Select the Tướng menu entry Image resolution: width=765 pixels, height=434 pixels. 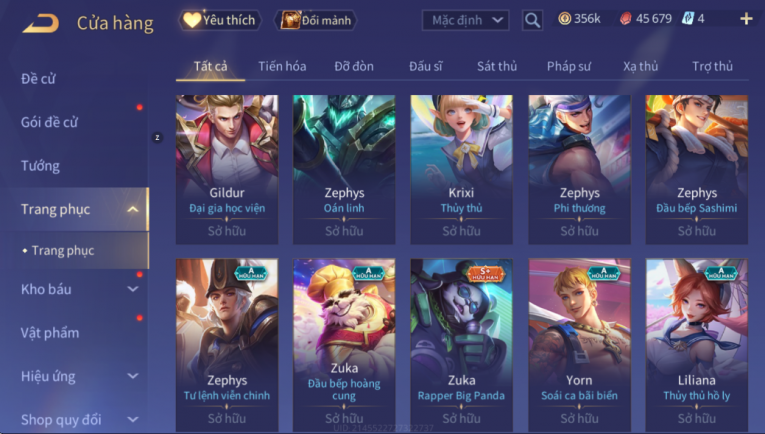[40, 166]
